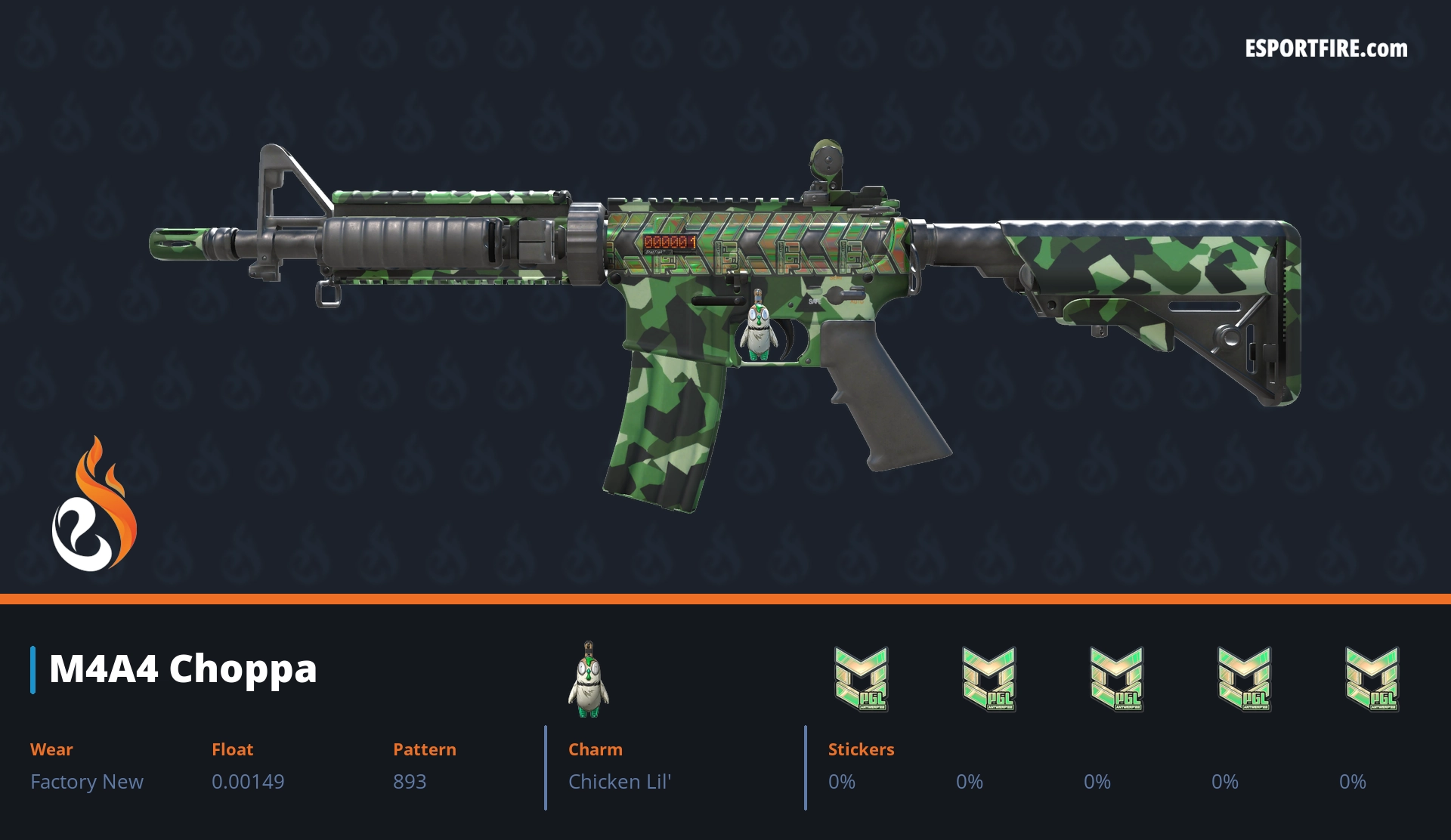Open the ESPORTFIRE.com site link
This screenshot has width=1451, height=840.
pyautogui.click(x=1326, y=49)
